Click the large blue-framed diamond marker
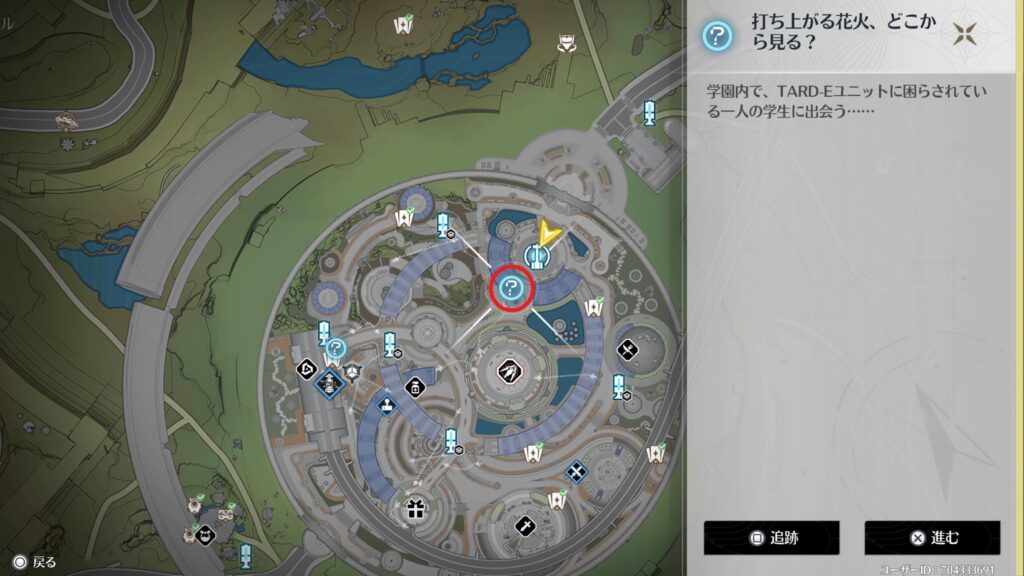 [328, 381]
